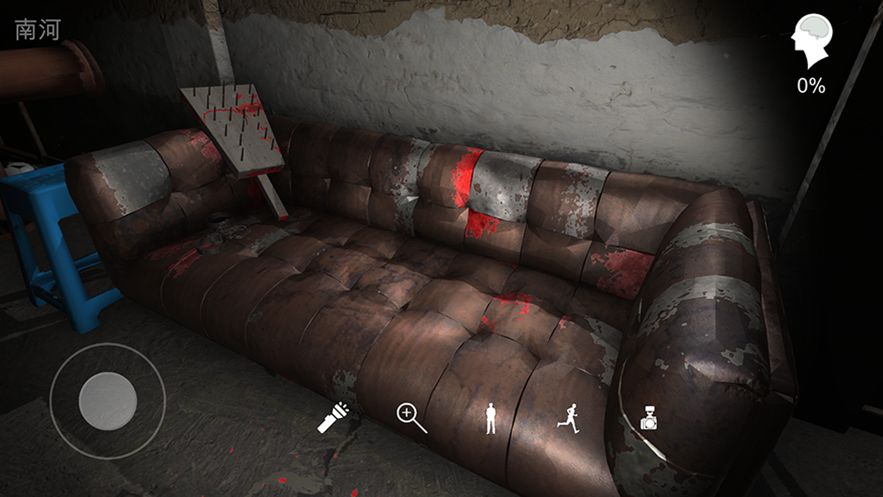Tap the brain sanity icon
The image size is (883, 497).
810,44
